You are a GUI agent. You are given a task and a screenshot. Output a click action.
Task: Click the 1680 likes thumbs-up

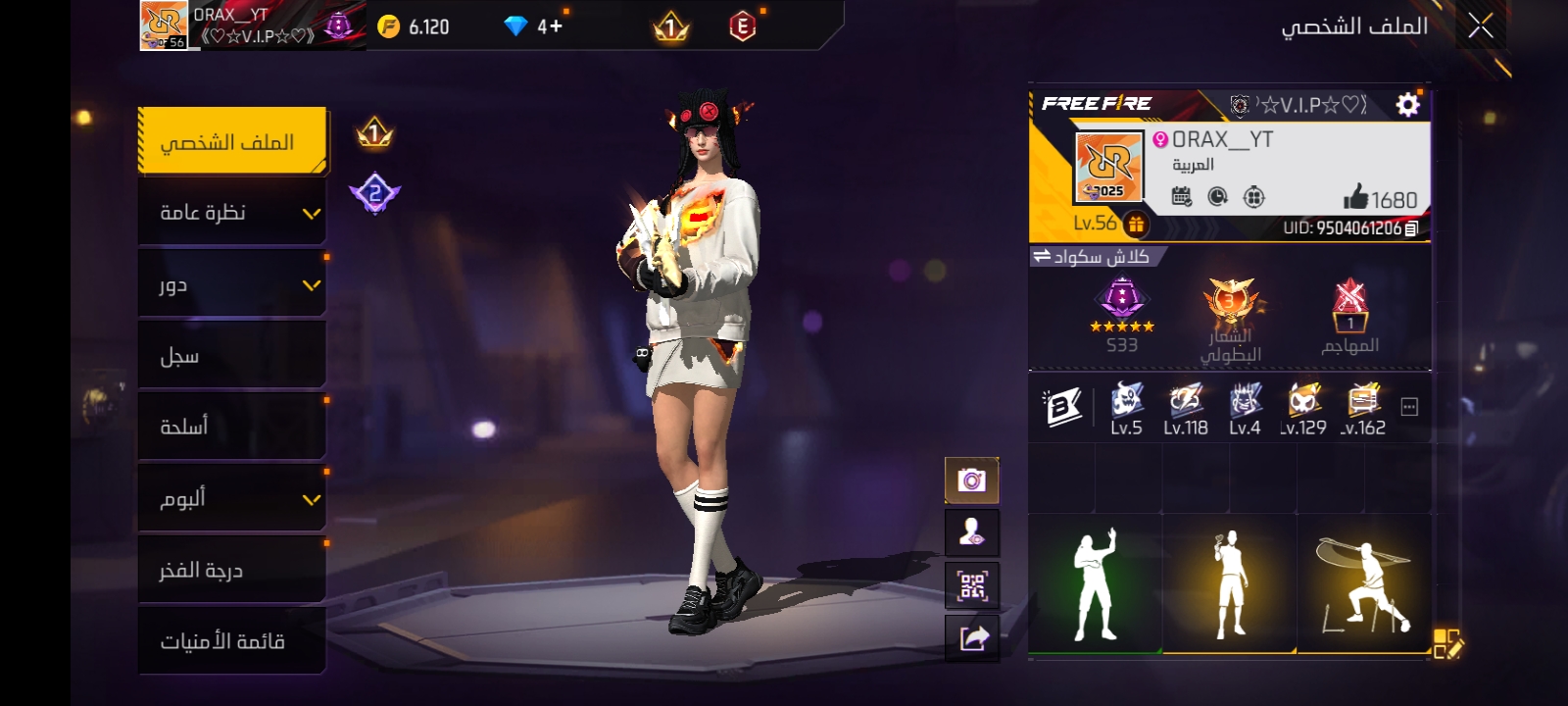pyautogui.click(x=1356, y=198)
